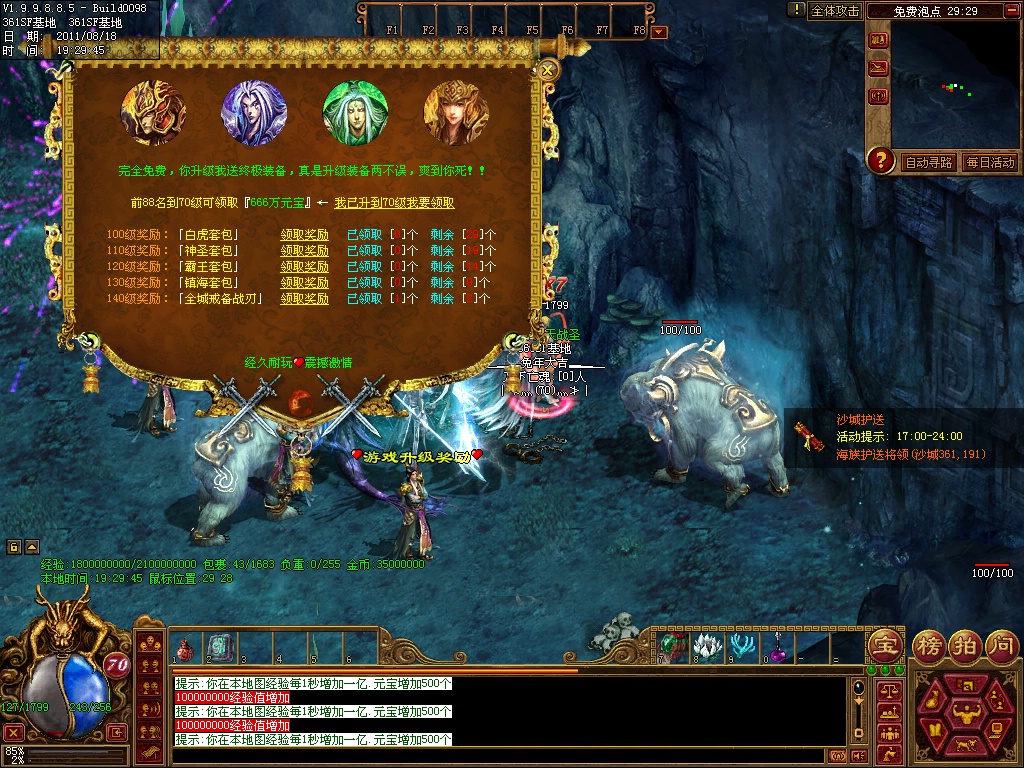The image size is (1024, 768).
Task: Open the 宝 treasure shop button
Action: pyautogui.click(x=884, y=643)
